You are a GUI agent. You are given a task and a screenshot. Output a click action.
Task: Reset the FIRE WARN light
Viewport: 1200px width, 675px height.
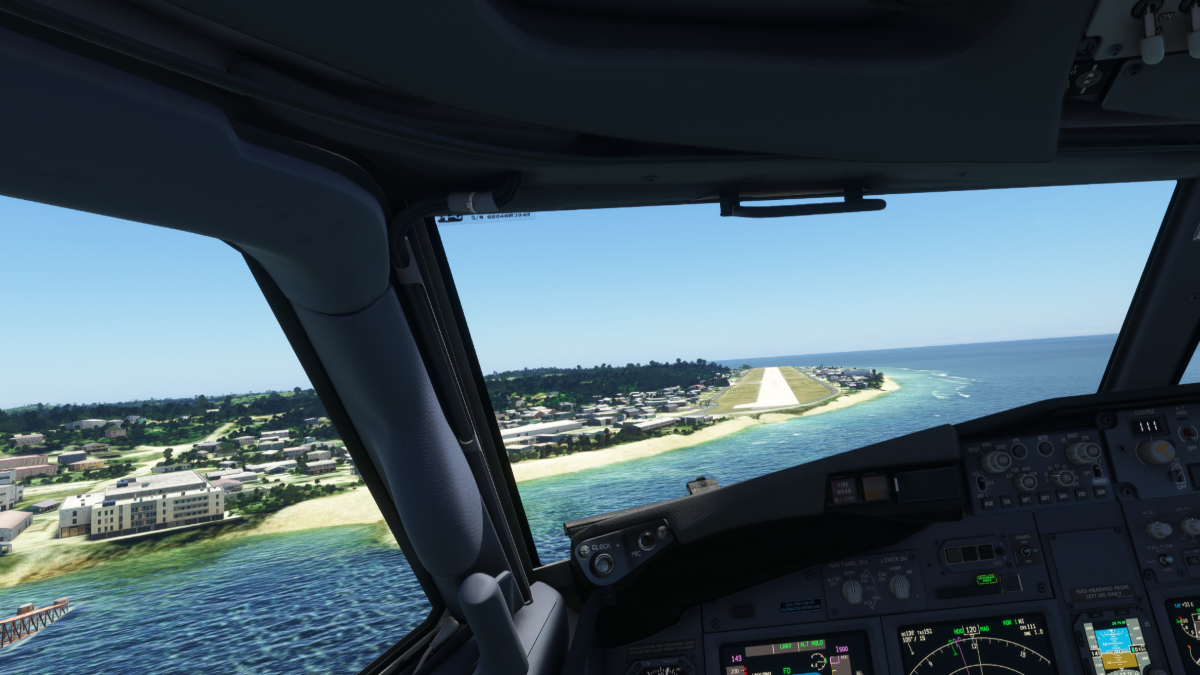coord(844,490)
